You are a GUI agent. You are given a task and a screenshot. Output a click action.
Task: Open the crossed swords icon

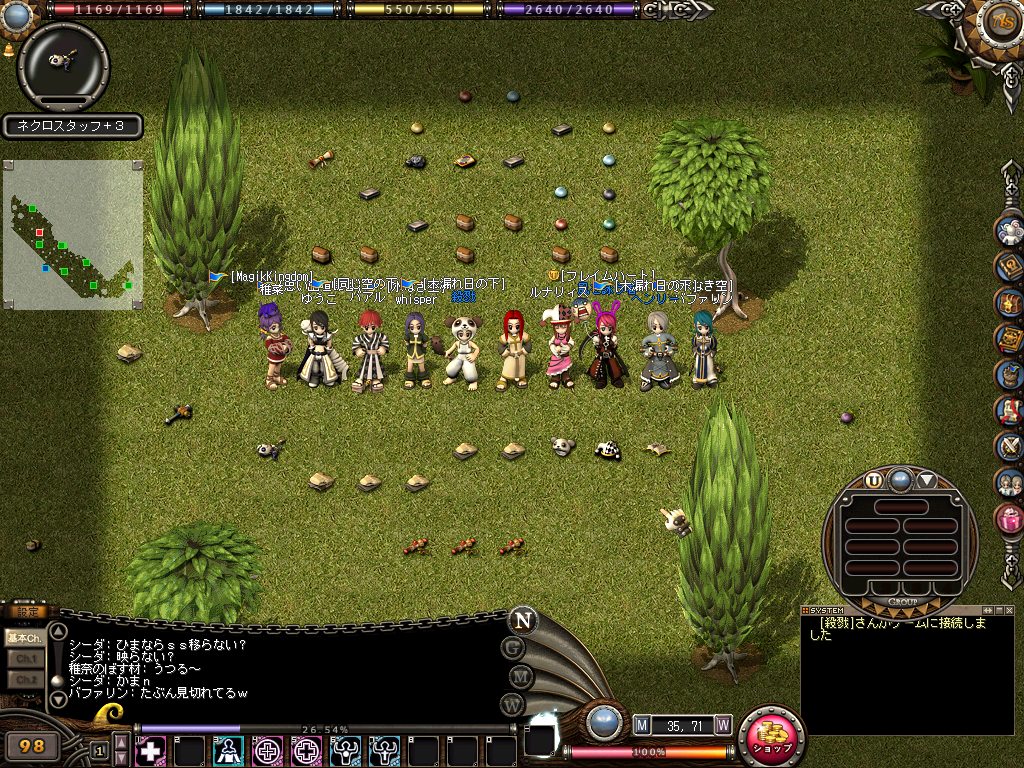click(x=1009, y=447)
